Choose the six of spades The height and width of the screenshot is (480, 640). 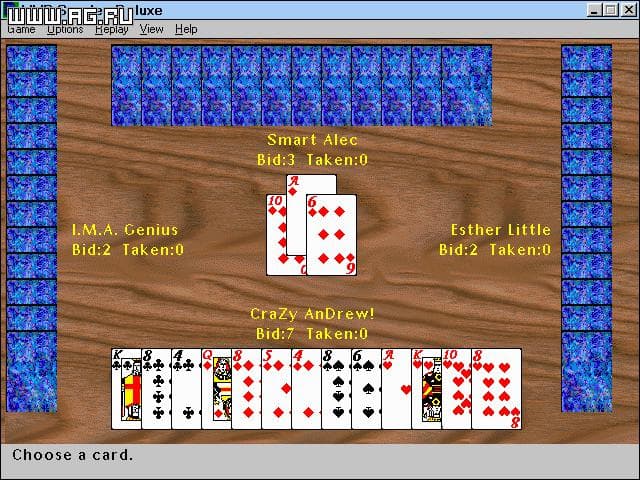(x=365, y=388)
